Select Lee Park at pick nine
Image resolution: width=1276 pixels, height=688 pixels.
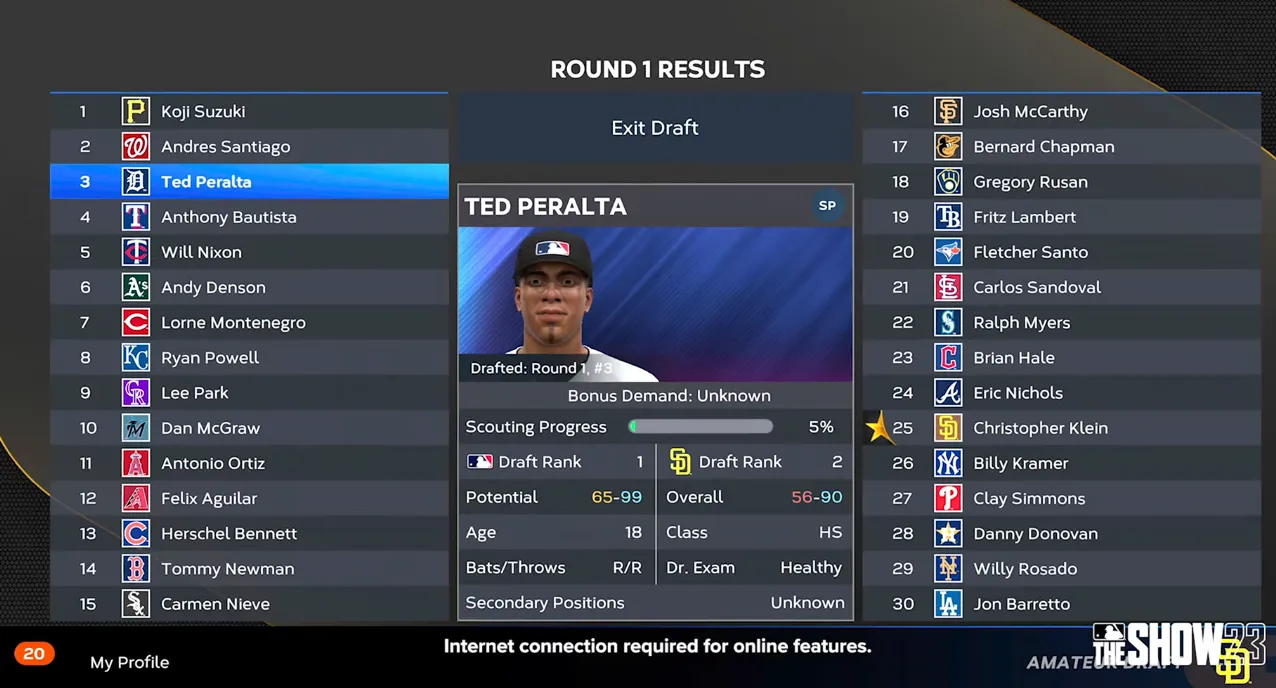(249, 393)
